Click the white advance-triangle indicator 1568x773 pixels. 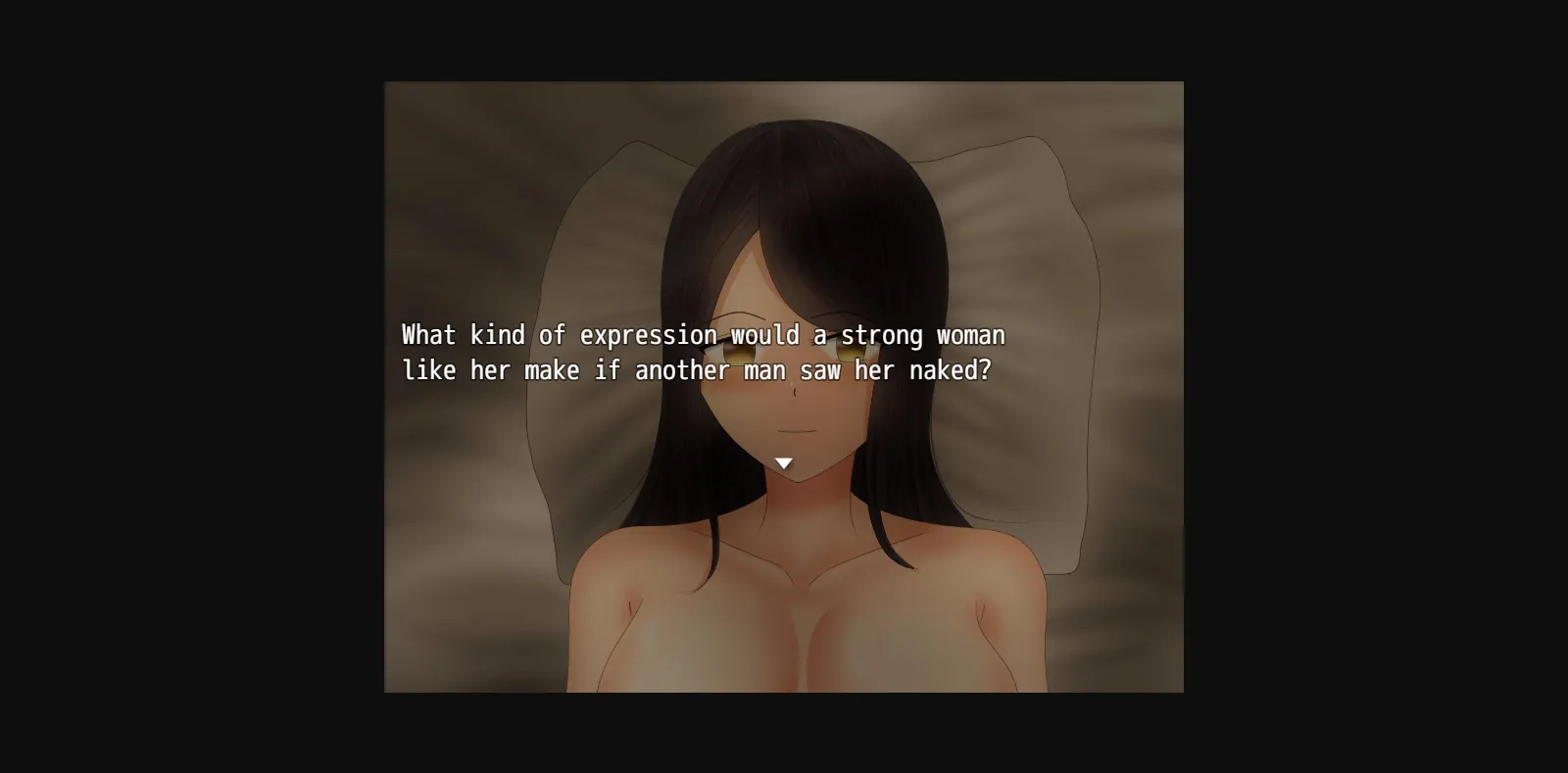(784, 461)
